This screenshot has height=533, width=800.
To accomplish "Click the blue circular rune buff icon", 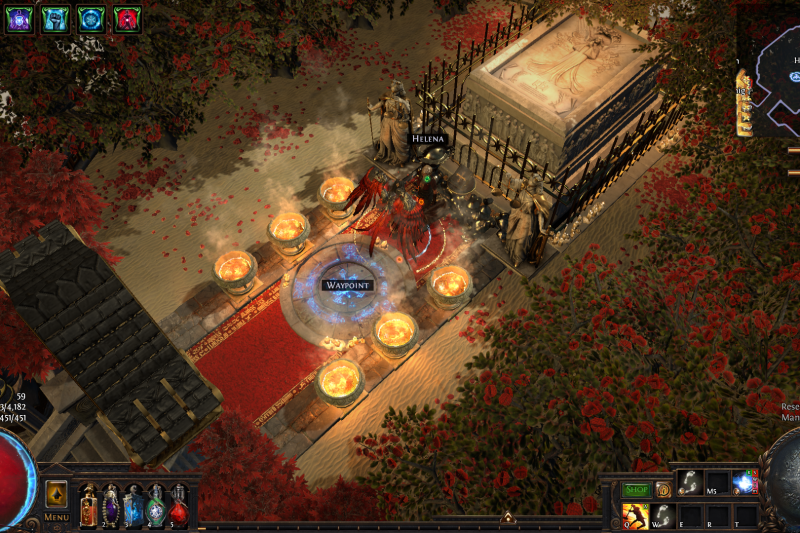I will tap(91, 18).
